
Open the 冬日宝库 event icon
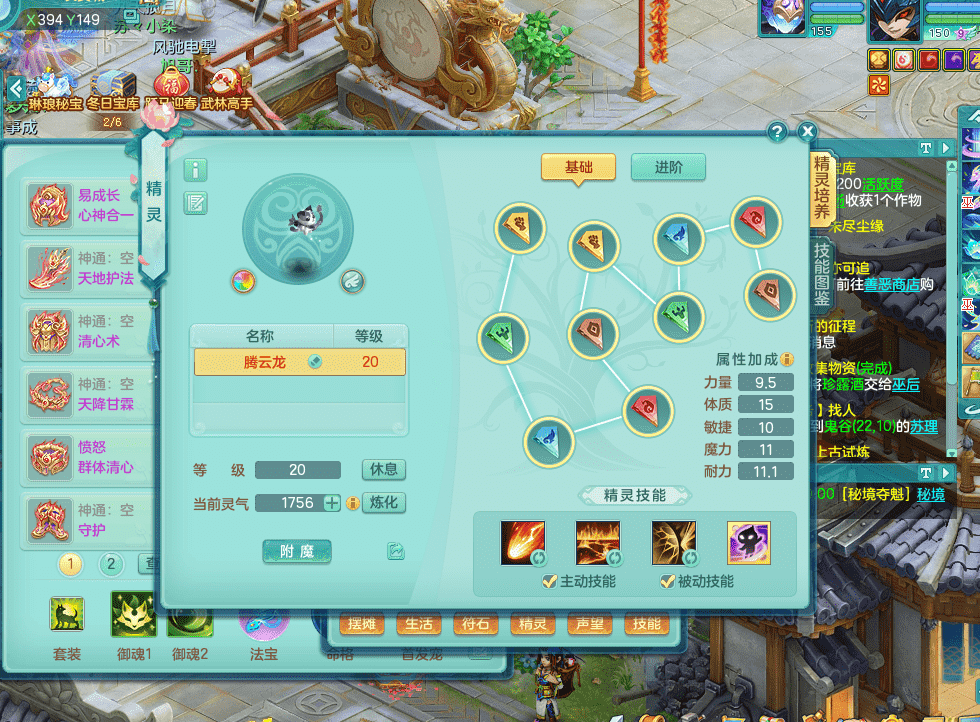pyautogui.click(x=111, y=88)
